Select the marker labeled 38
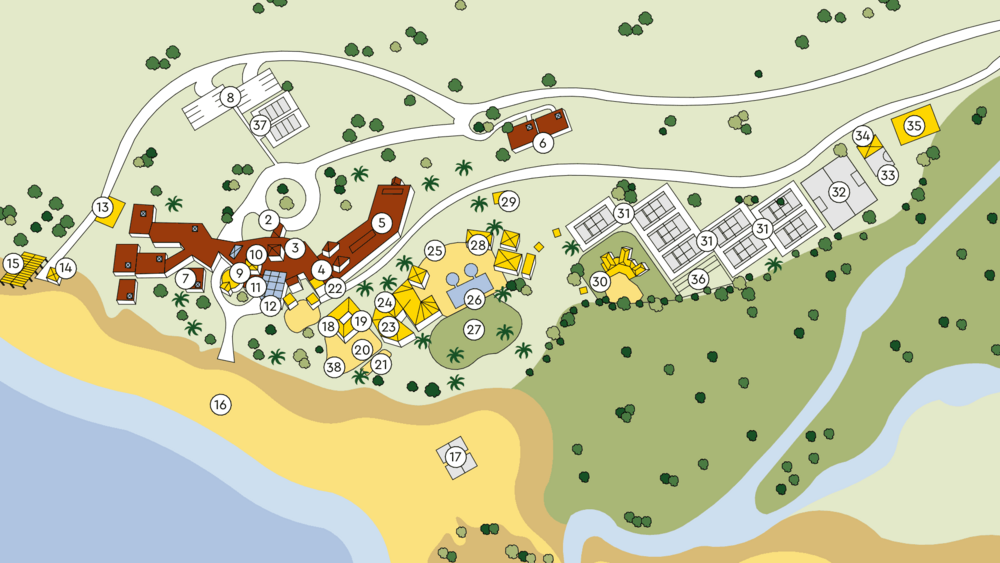This screenshot has width=1000, height=563. (334, 367)
